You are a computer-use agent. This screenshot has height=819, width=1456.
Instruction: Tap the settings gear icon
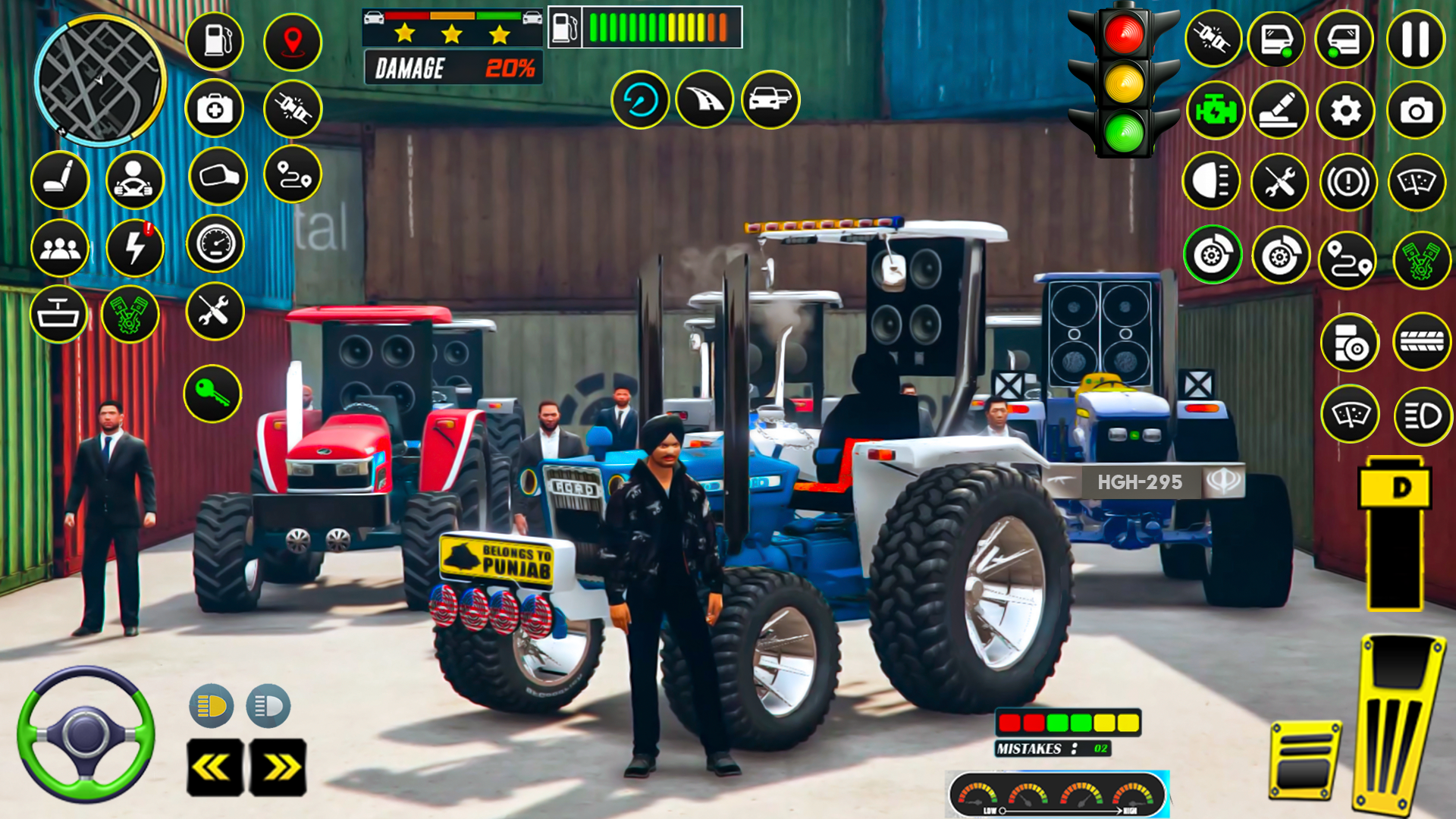[x=1346, y=110]
